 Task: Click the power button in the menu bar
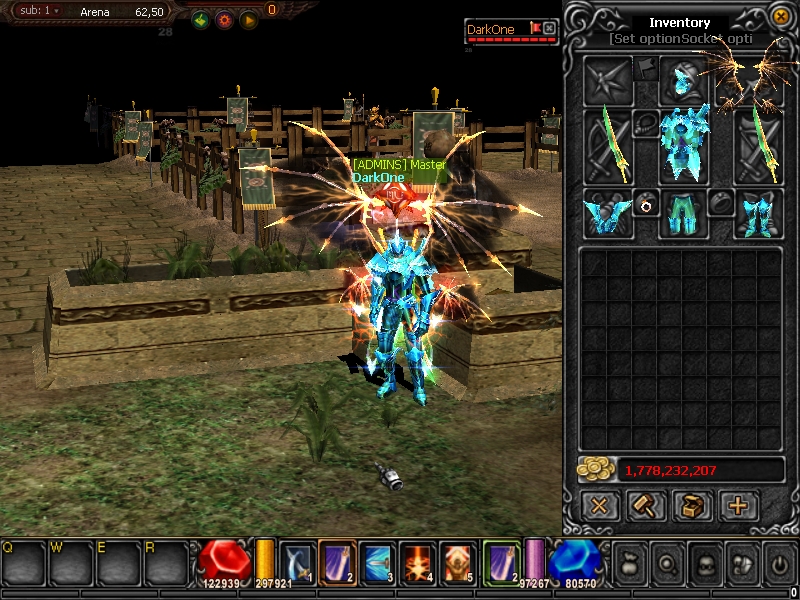[780, 563]
